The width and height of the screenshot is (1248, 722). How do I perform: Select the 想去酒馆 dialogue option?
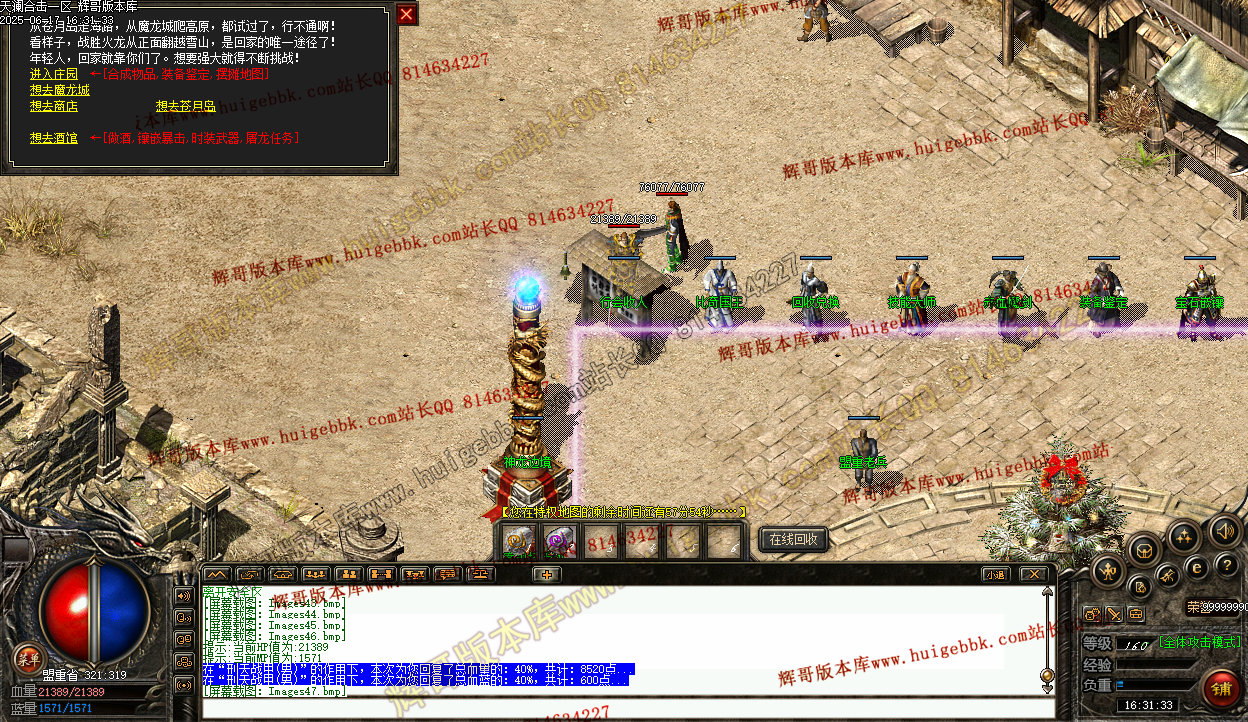pos(53,138)
